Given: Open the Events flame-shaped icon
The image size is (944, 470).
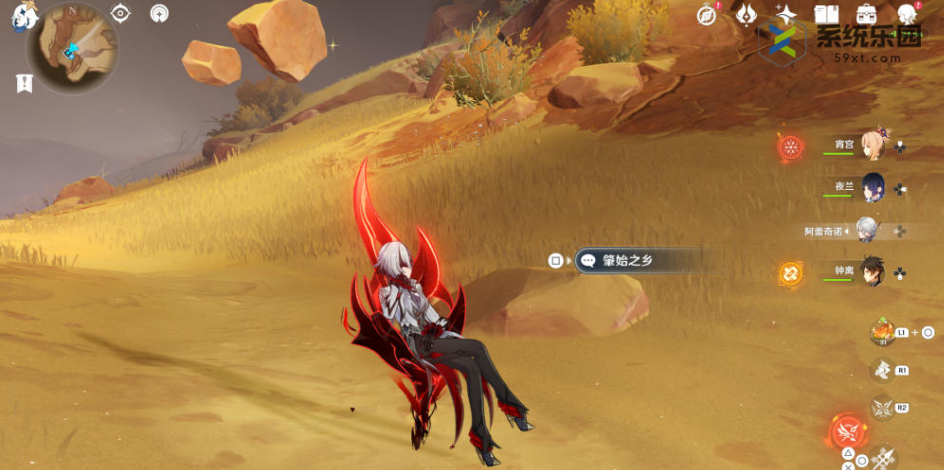Looking at the screenshot, I should [746, 14].
